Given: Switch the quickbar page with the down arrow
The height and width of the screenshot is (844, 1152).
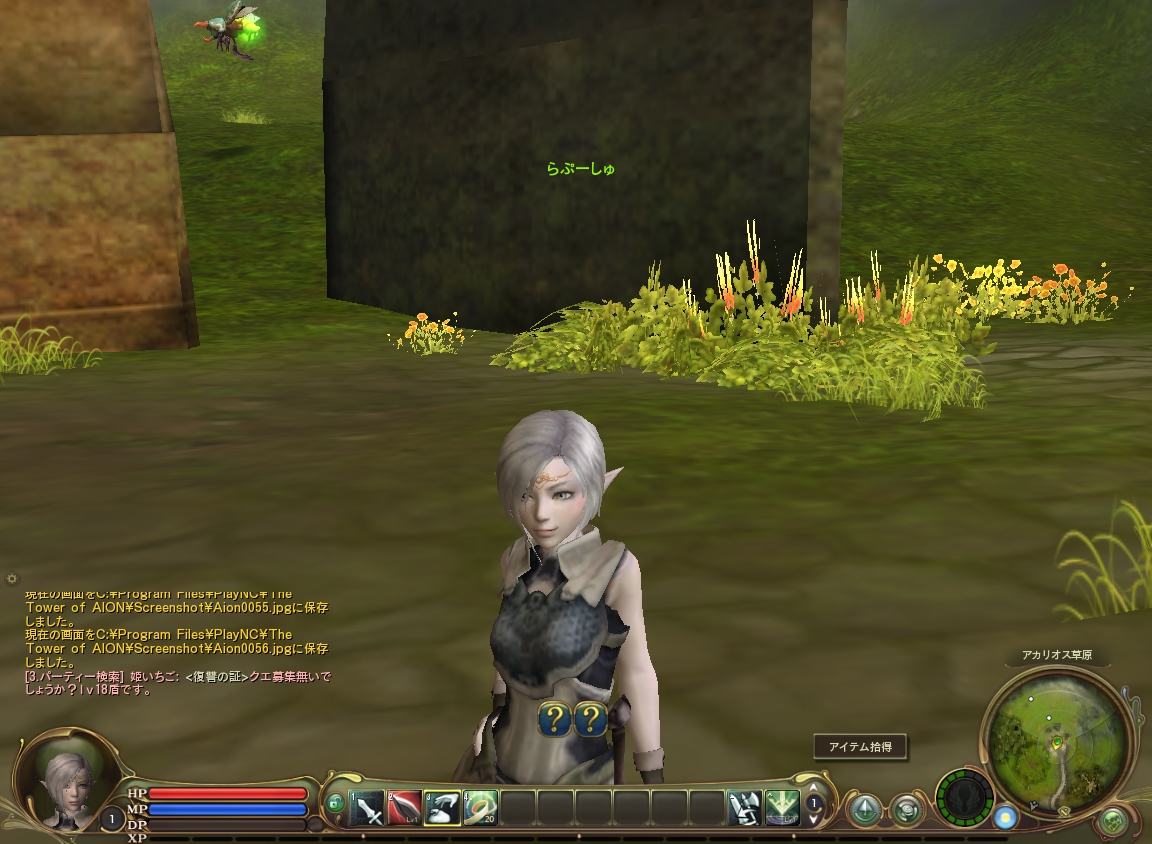Looking at the screenshot, I should coord(815,818).
